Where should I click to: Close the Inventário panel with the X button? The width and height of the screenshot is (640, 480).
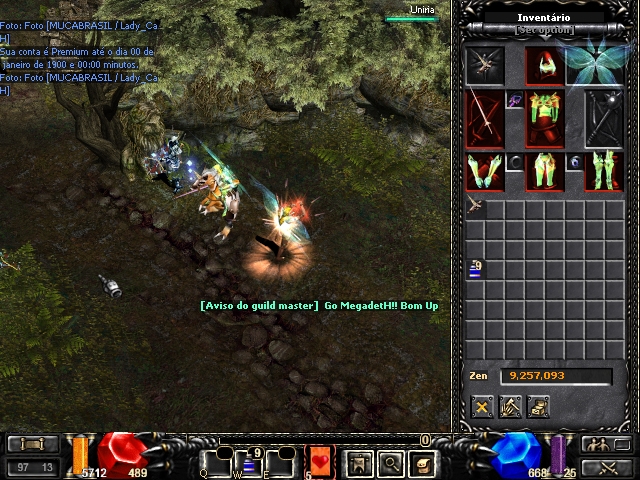pyautogui.click(x=483, y=406)
